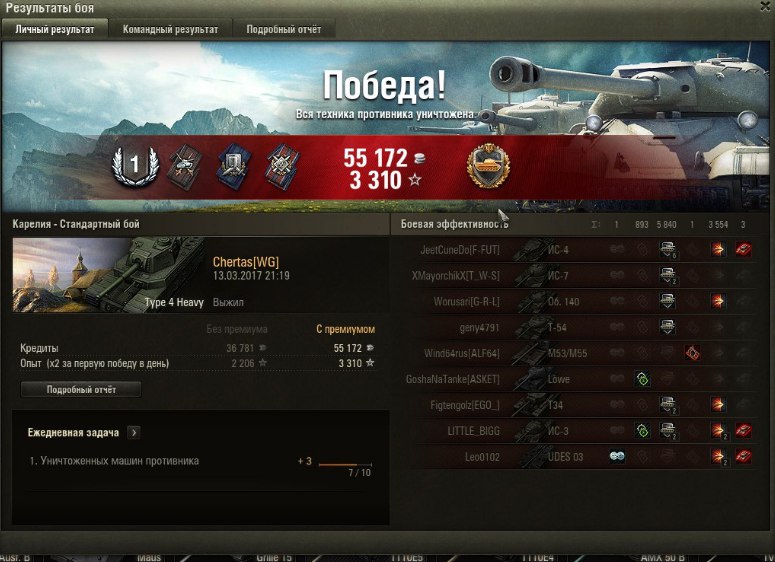Close the battle results window
This screenshot has height=562, width=775.
click(x=765, y=7)
